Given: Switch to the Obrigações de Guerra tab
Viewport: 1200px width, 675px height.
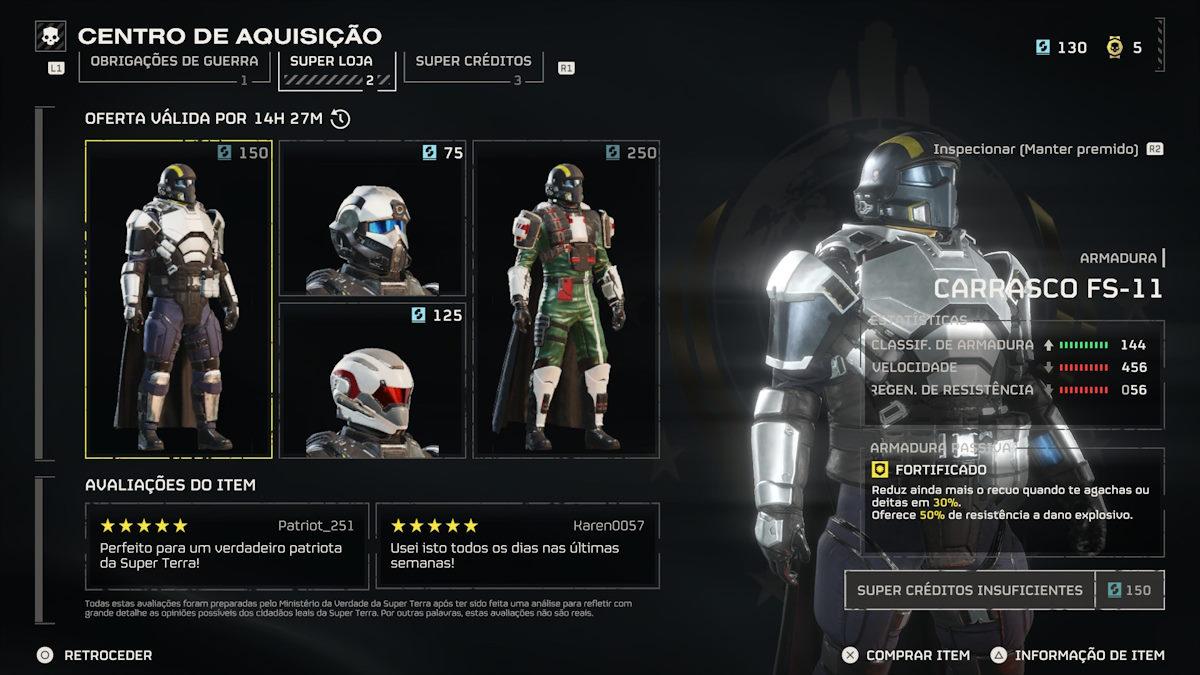Looking at the screenshot, I should (x=174, y=62).
